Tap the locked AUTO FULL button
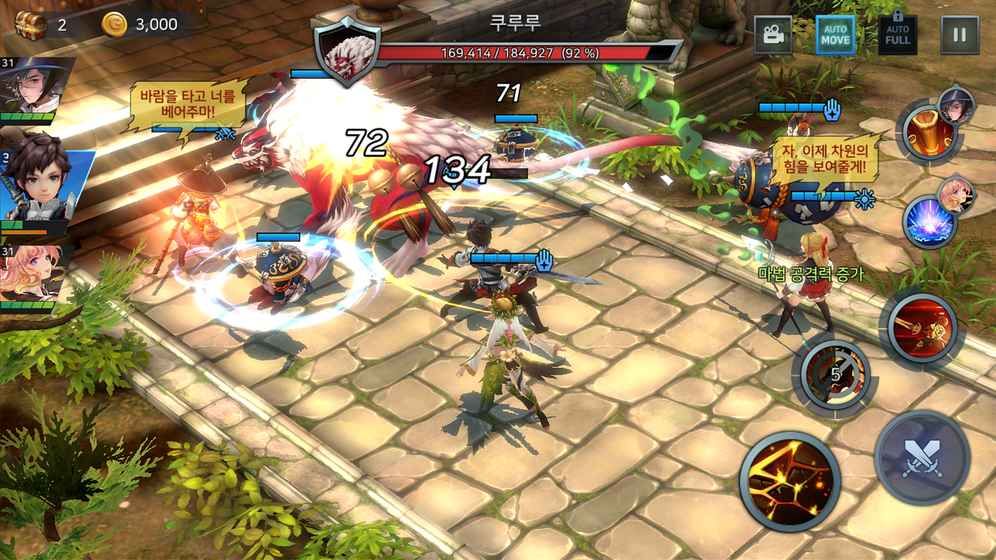 point(897,35)
